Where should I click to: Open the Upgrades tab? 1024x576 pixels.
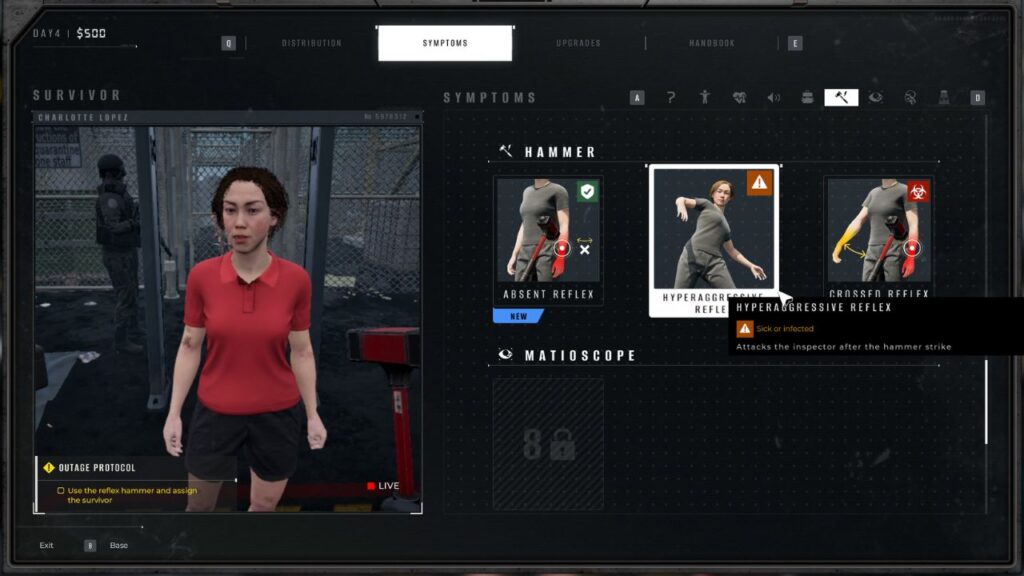click(578, 43)
